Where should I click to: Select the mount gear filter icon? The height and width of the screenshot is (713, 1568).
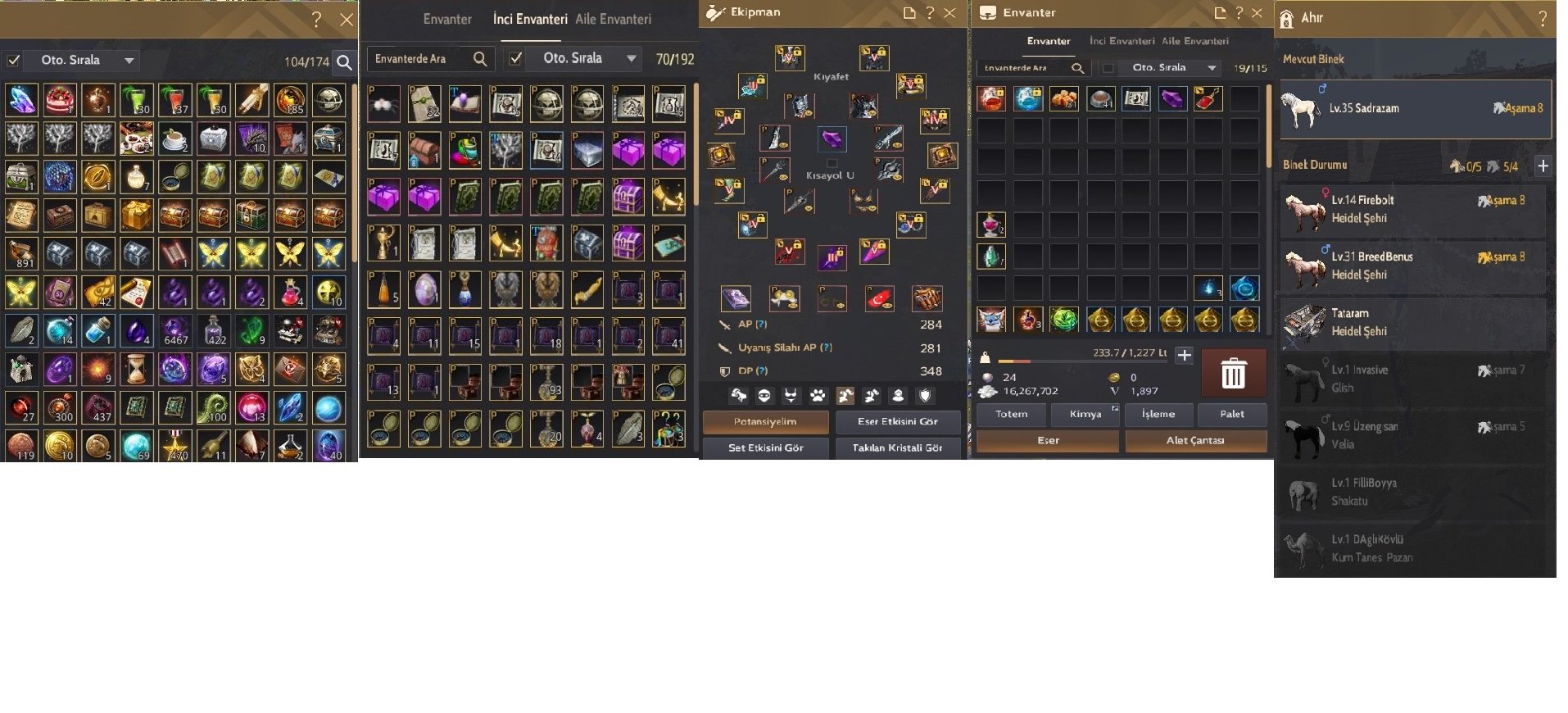coord(738,396)
